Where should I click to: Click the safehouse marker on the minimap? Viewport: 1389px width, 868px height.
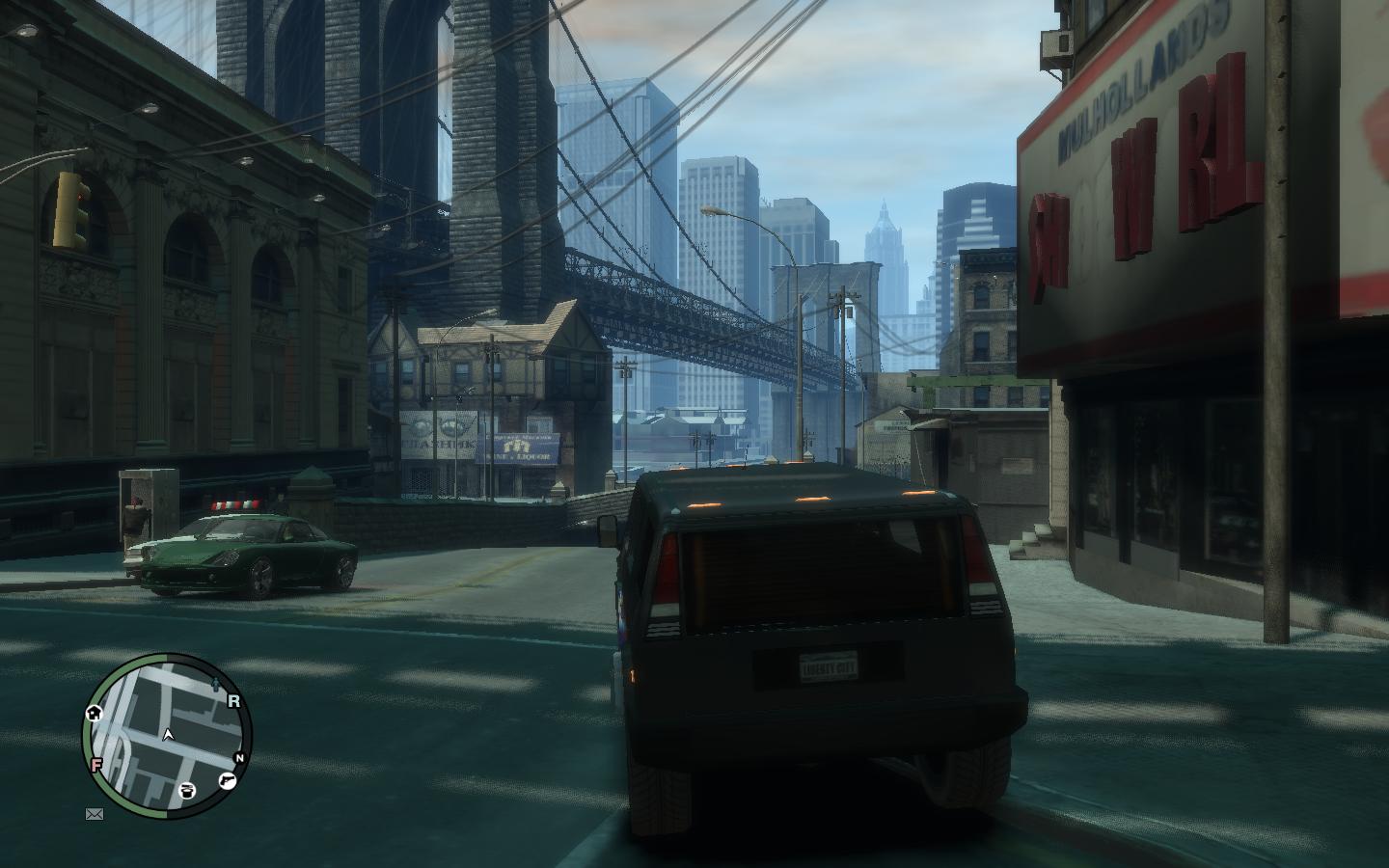95,714
